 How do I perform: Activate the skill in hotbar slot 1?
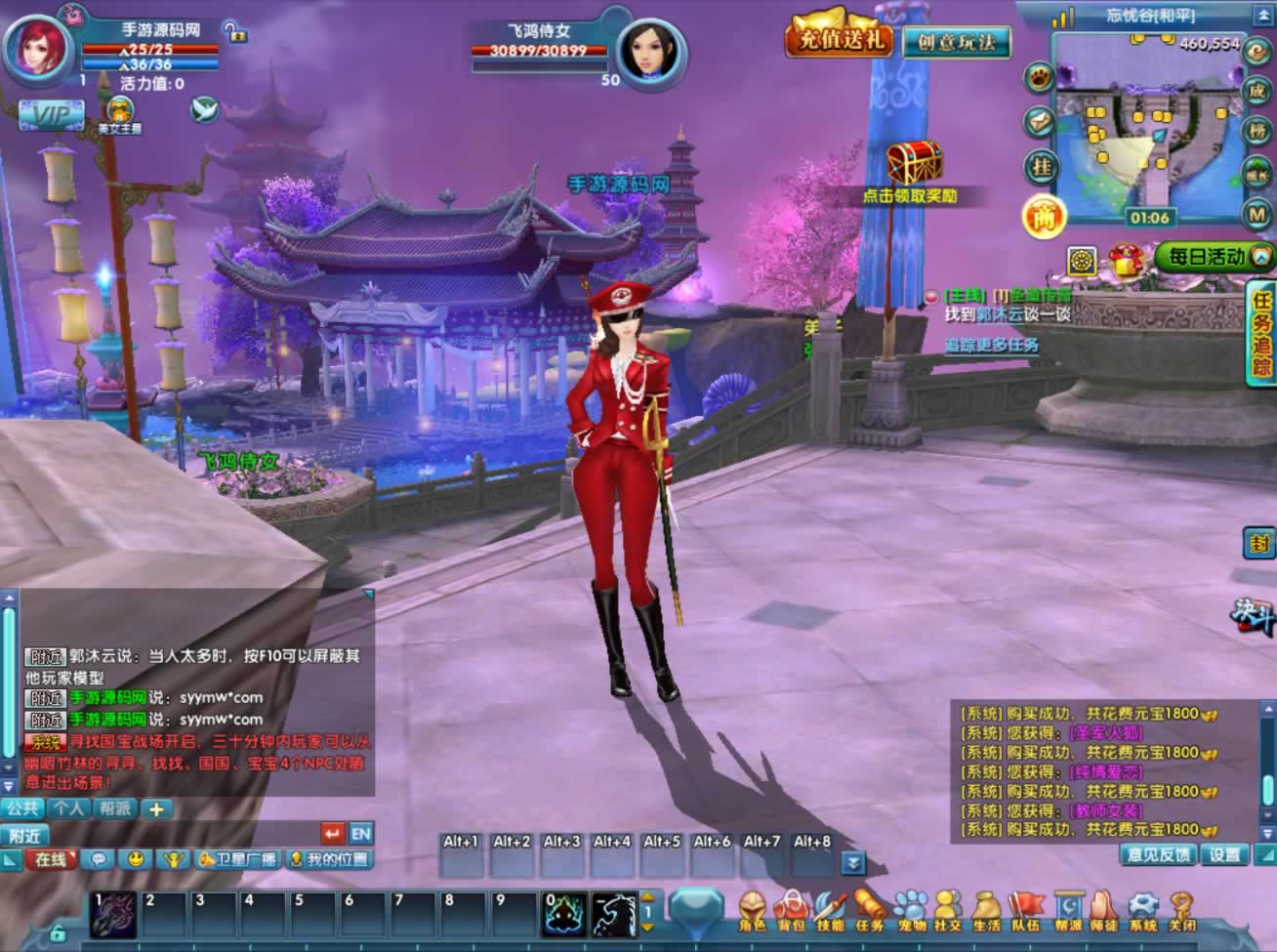(113, 914)
